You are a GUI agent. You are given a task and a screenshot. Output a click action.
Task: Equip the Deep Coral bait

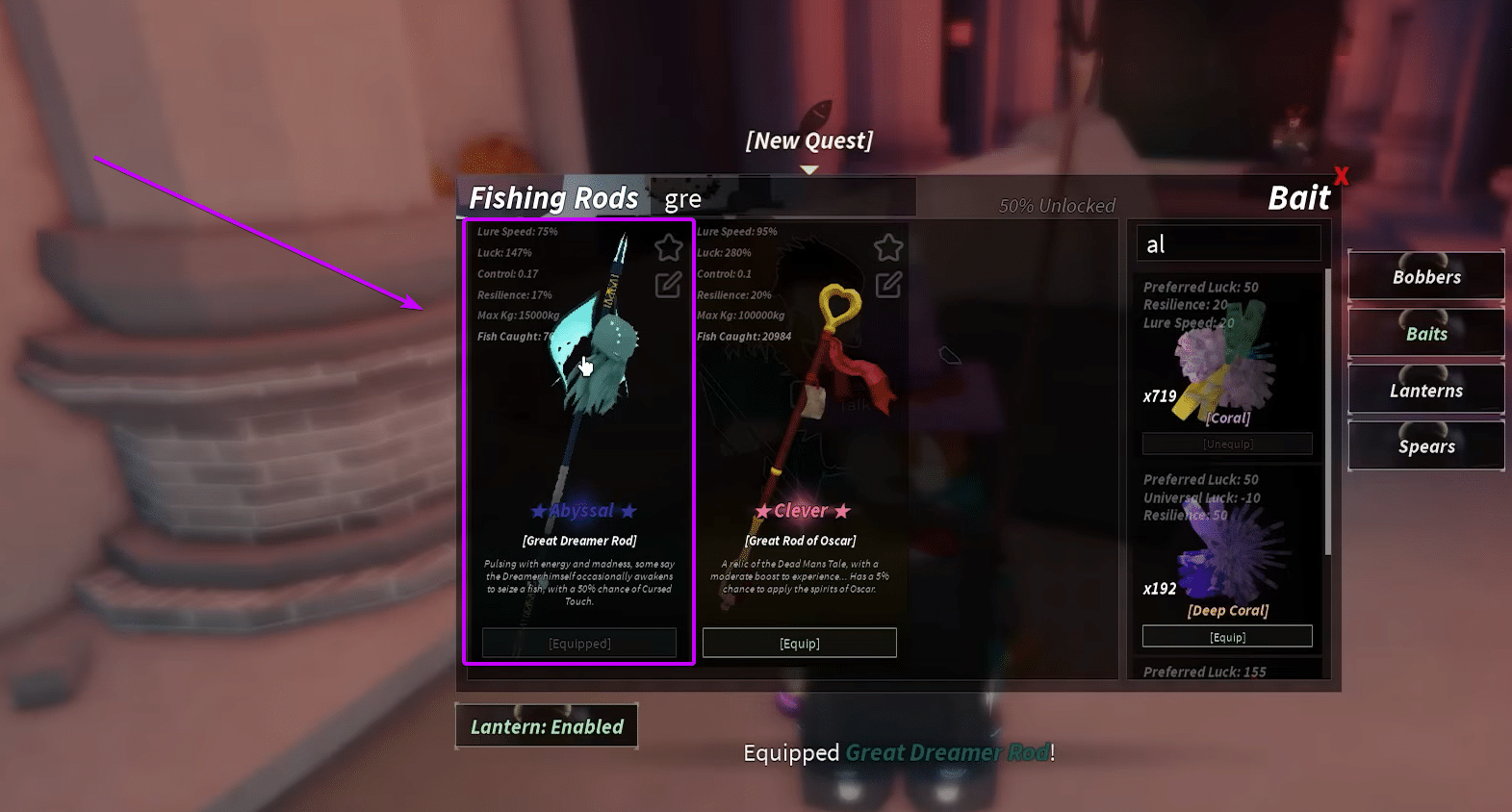(x=1227, y=637)
